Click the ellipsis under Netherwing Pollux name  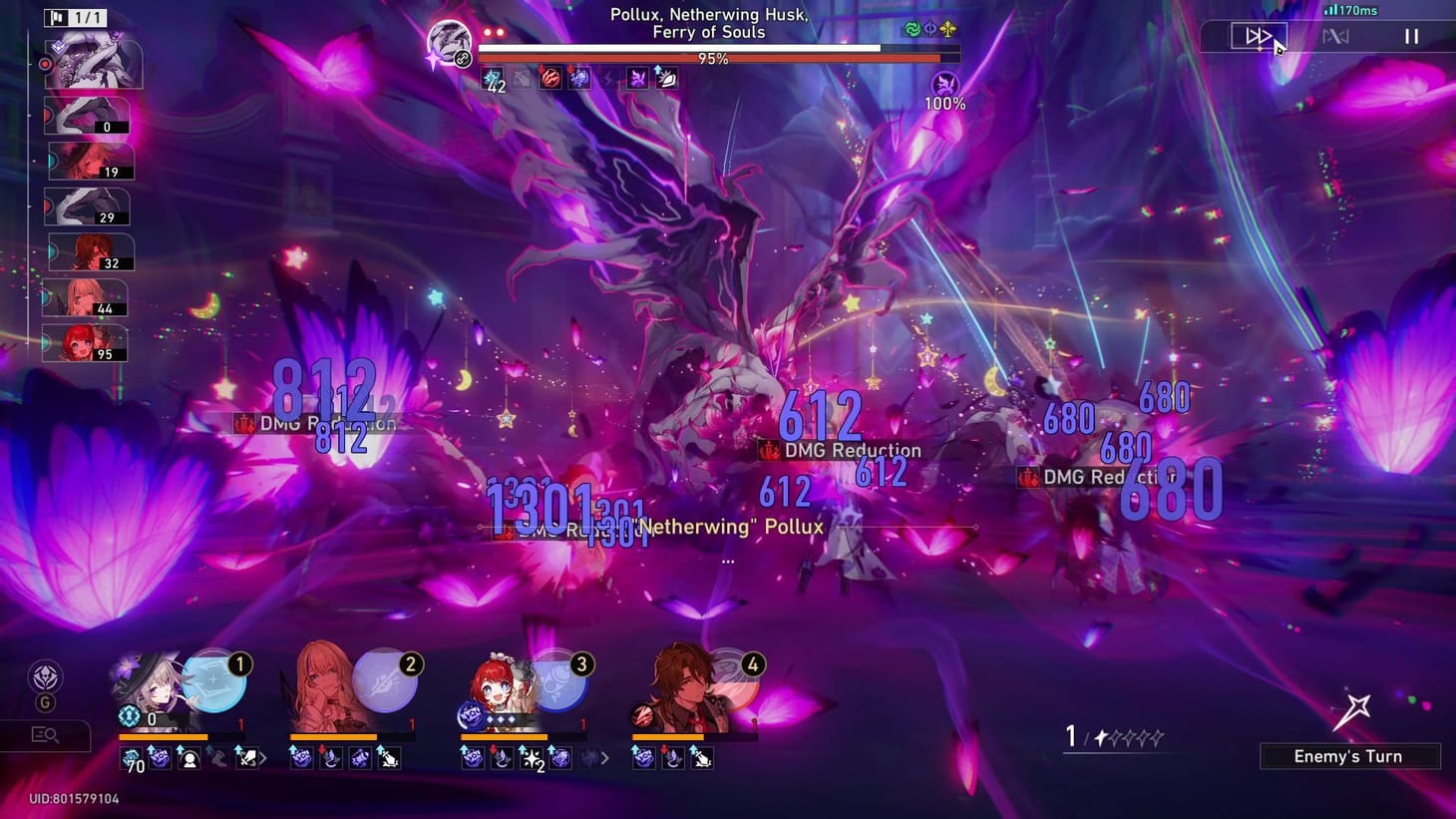click(726, 561)
